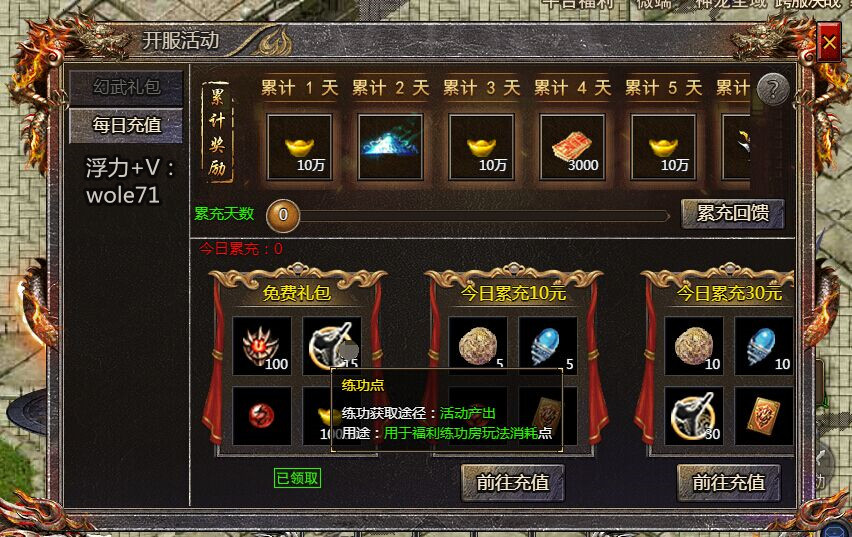Screen dimensions: 852x537
Task: Go to recharge under 今日累充10元
Action: tap(512, 482)
